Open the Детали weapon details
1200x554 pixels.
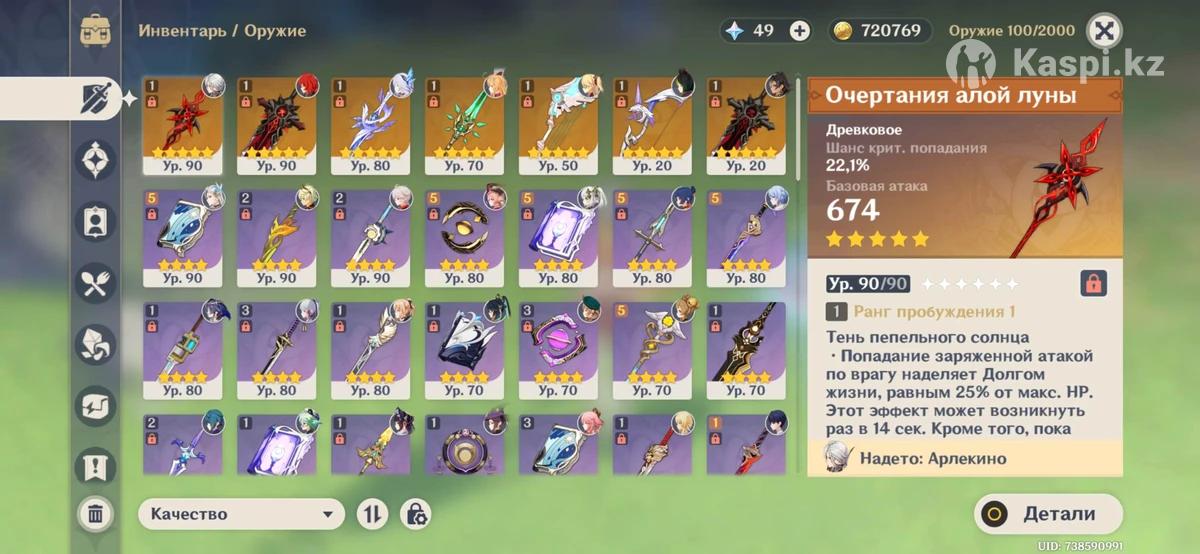click(1047, 514)
